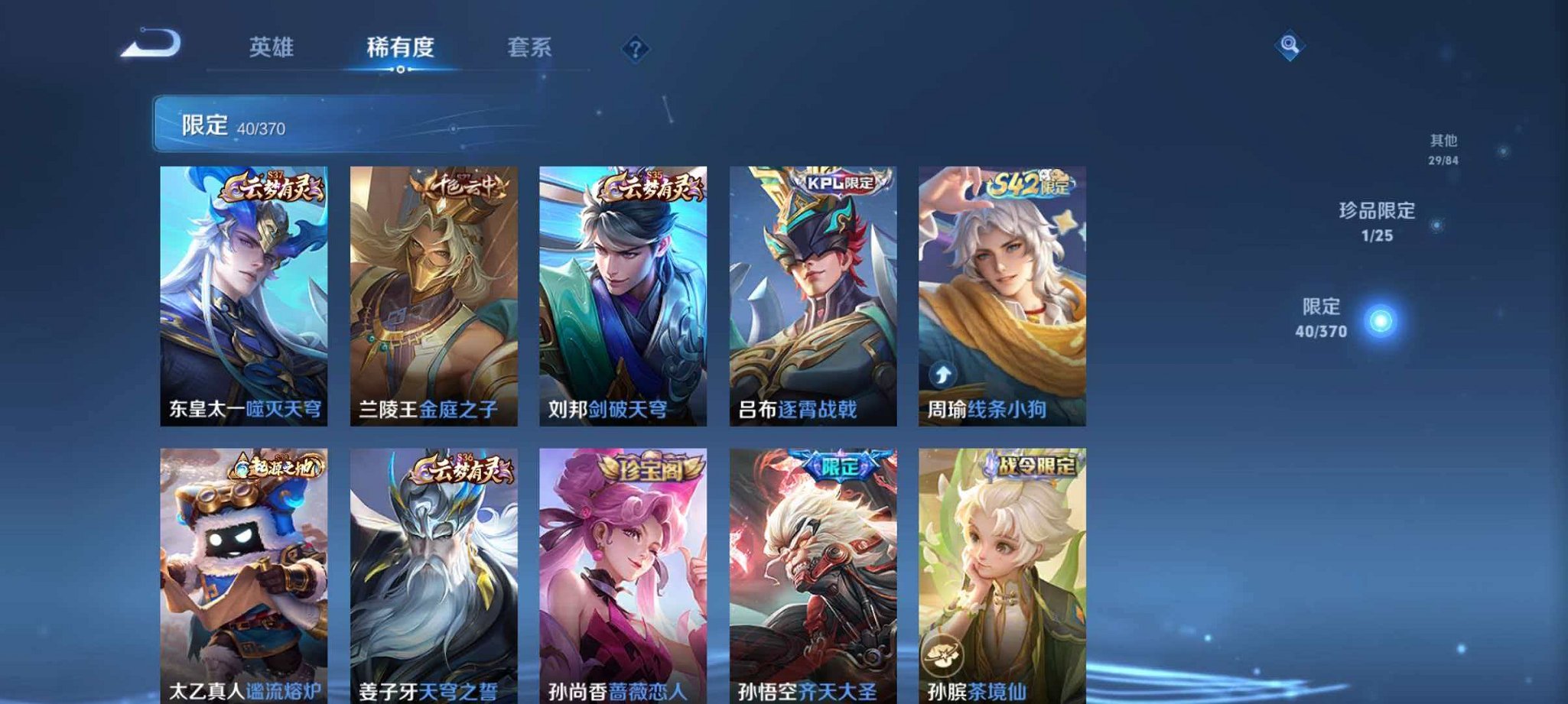Switch to the 套系 tab
1568x704 pixels.
(530, 47)
